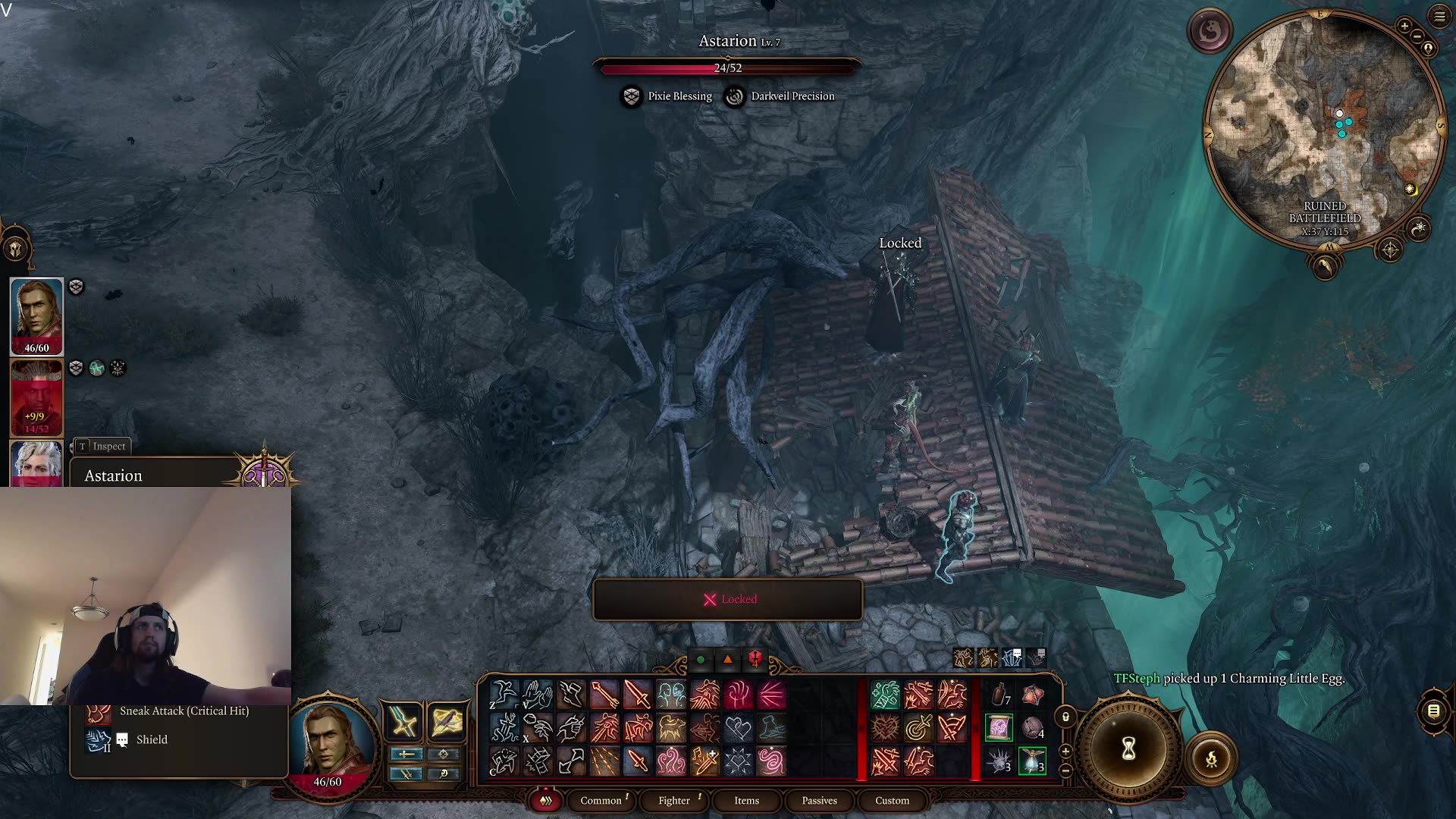Open the journal book icon bottom right
Screen dimensions: 1456x819
pos(1432,711)
